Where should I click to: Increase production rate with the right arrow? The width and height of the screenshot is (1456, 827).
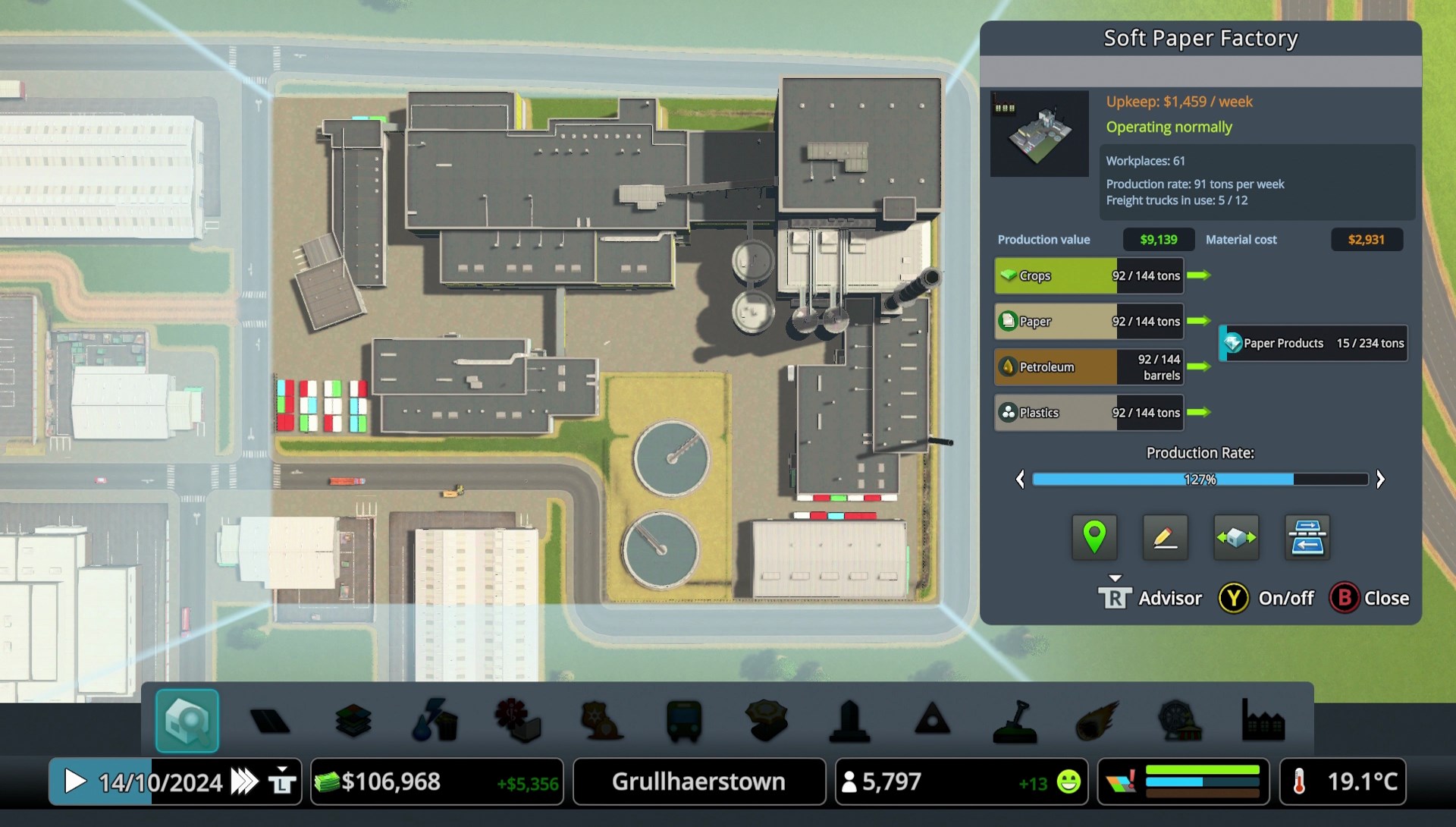(x=1380, y=480)
